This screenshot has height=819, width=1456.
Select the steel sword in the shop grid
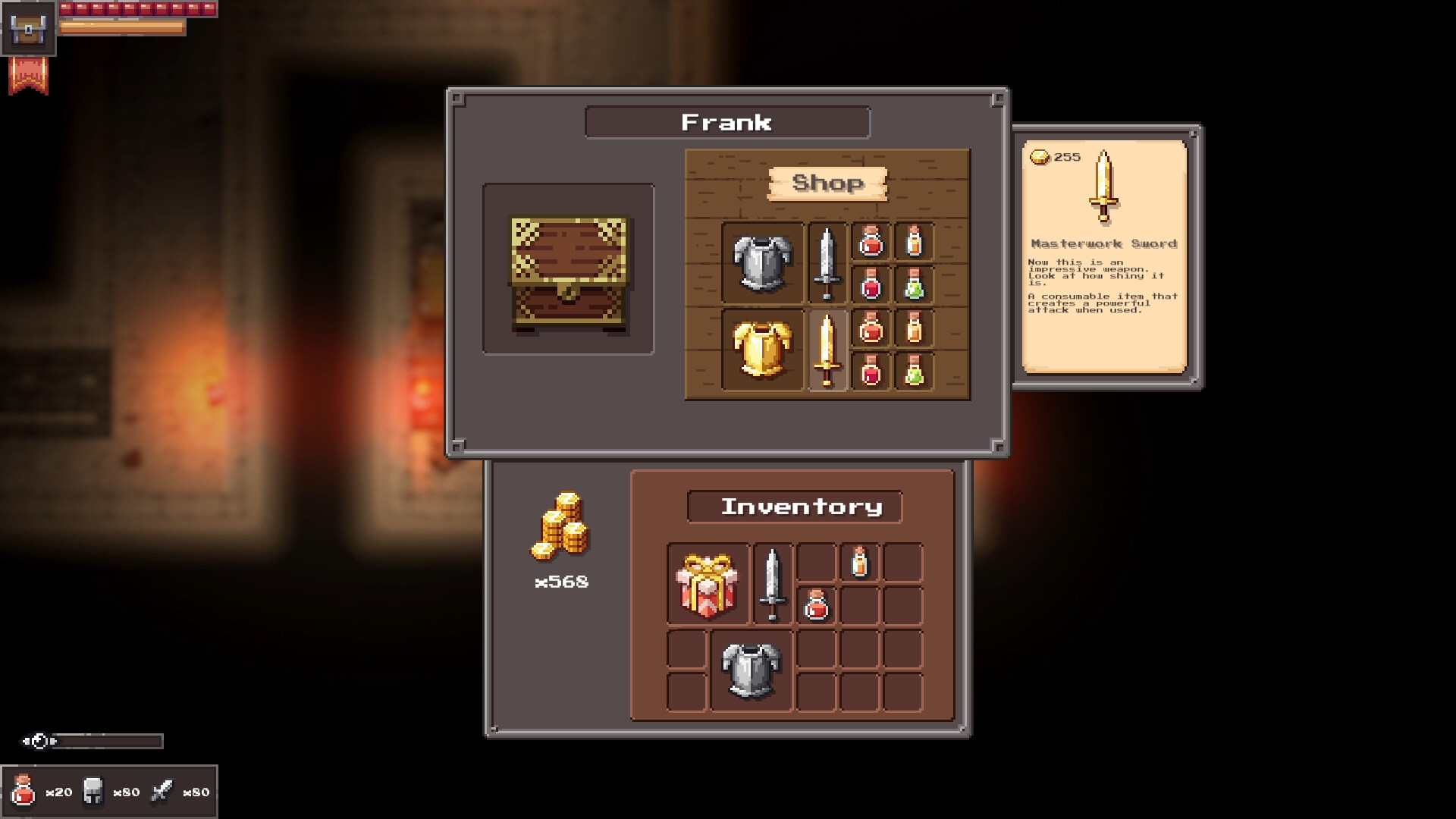pos(827,262)
